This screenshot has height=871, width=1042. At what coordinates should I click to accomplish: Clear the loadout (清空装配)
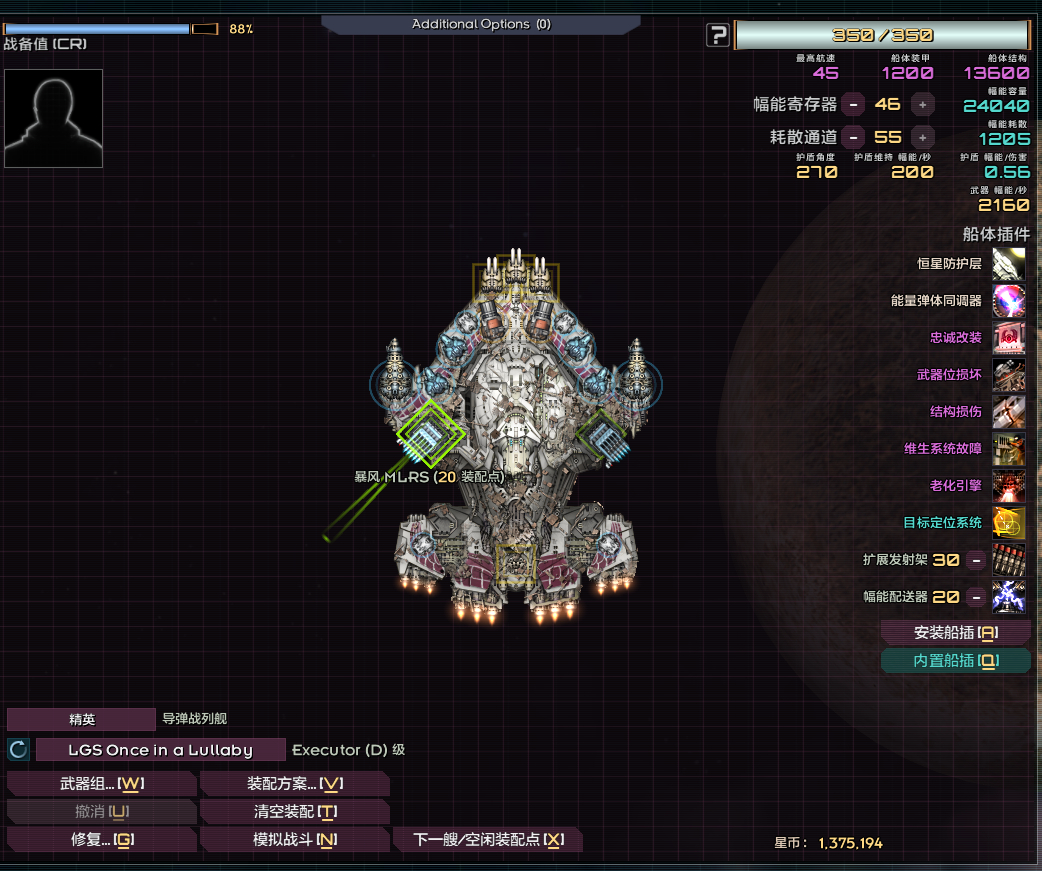point(294,812)
